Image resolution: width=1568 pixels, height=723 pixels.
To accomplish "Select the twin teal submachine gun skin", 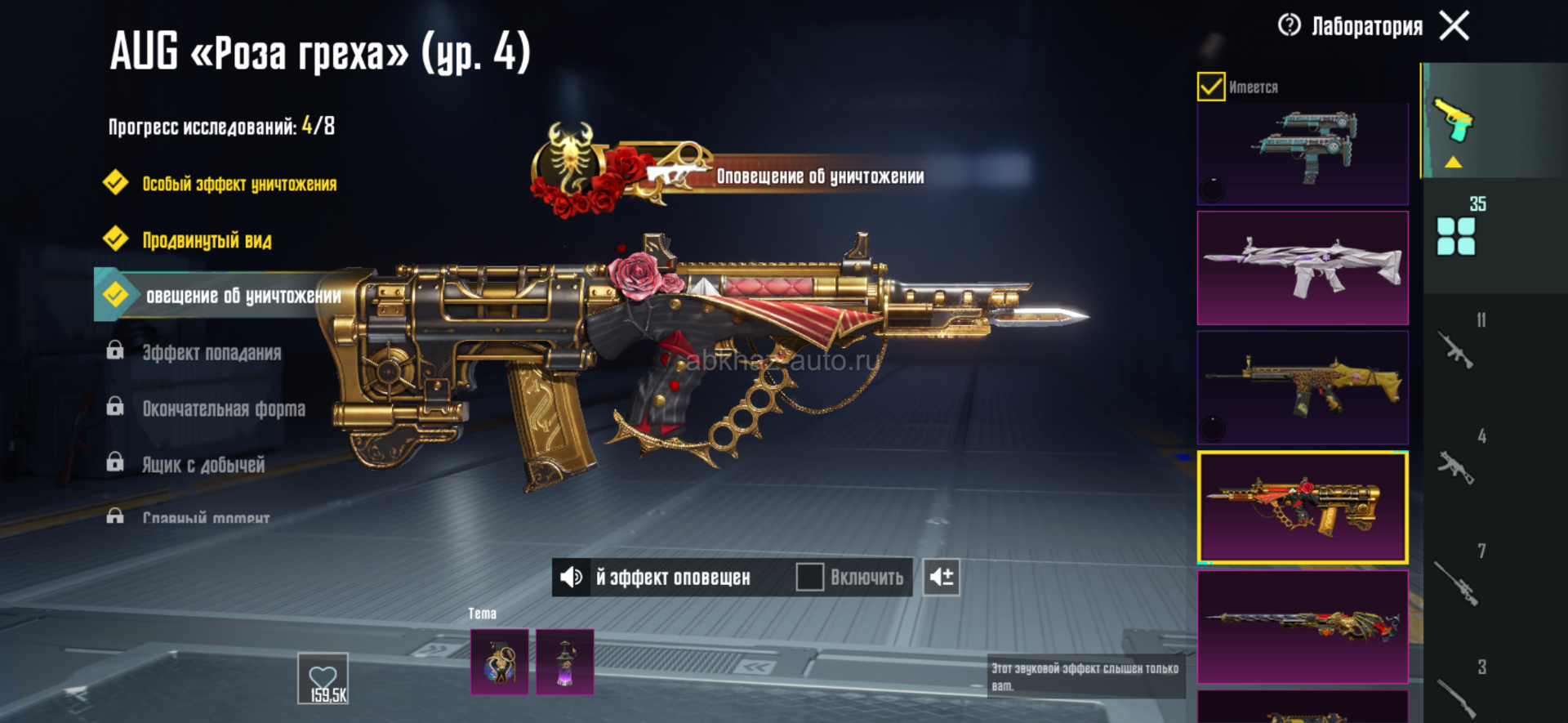I will (1303, 152).
